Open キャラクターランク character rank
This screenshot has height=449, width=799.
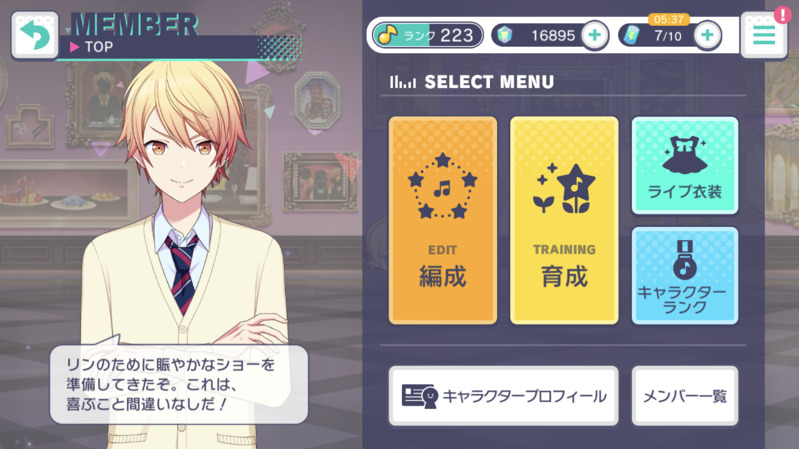coord(685,275)
